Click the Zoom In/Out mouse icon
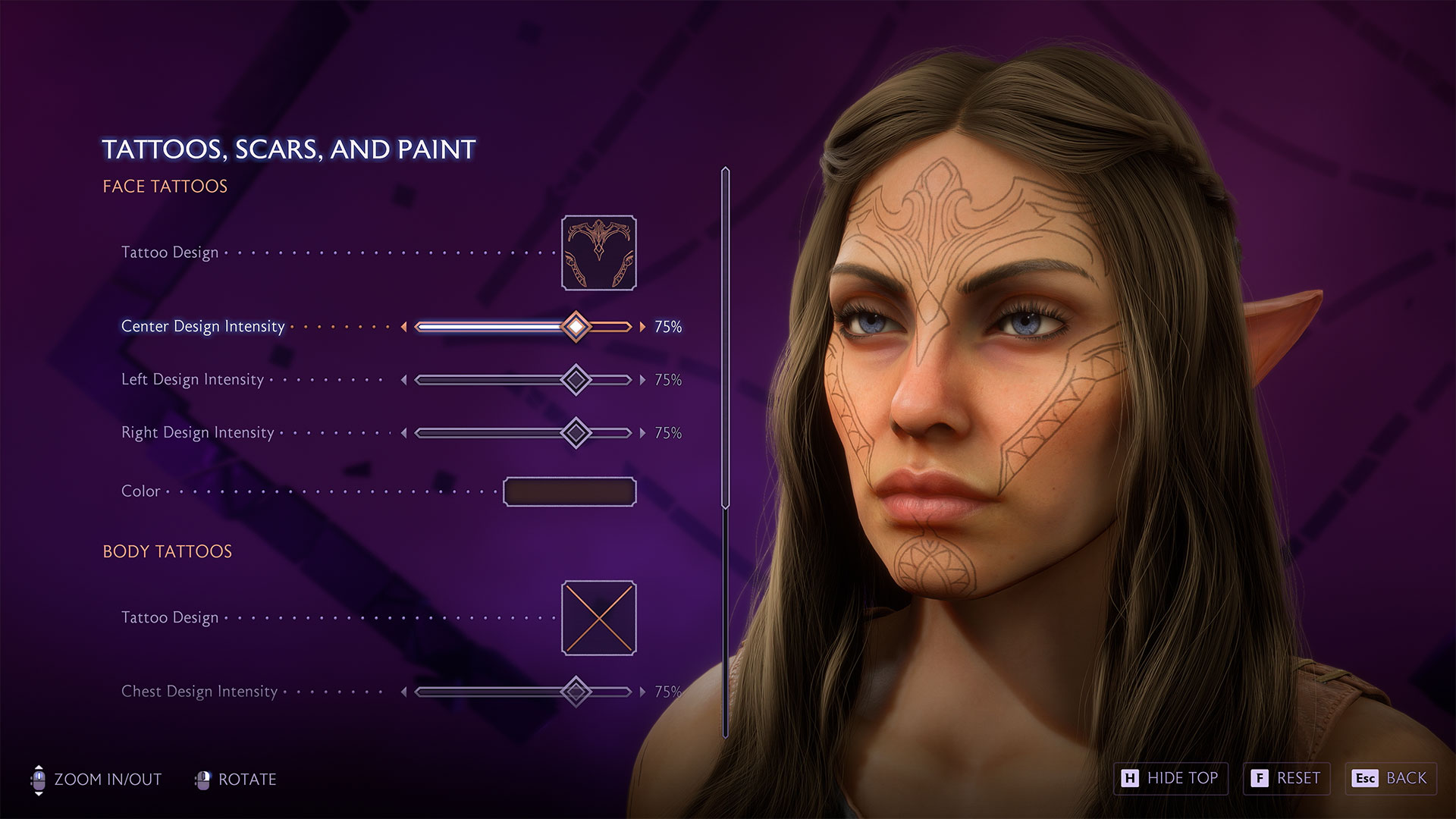The width and height of the screenshot is (1456, 819). tap(39, 779)
